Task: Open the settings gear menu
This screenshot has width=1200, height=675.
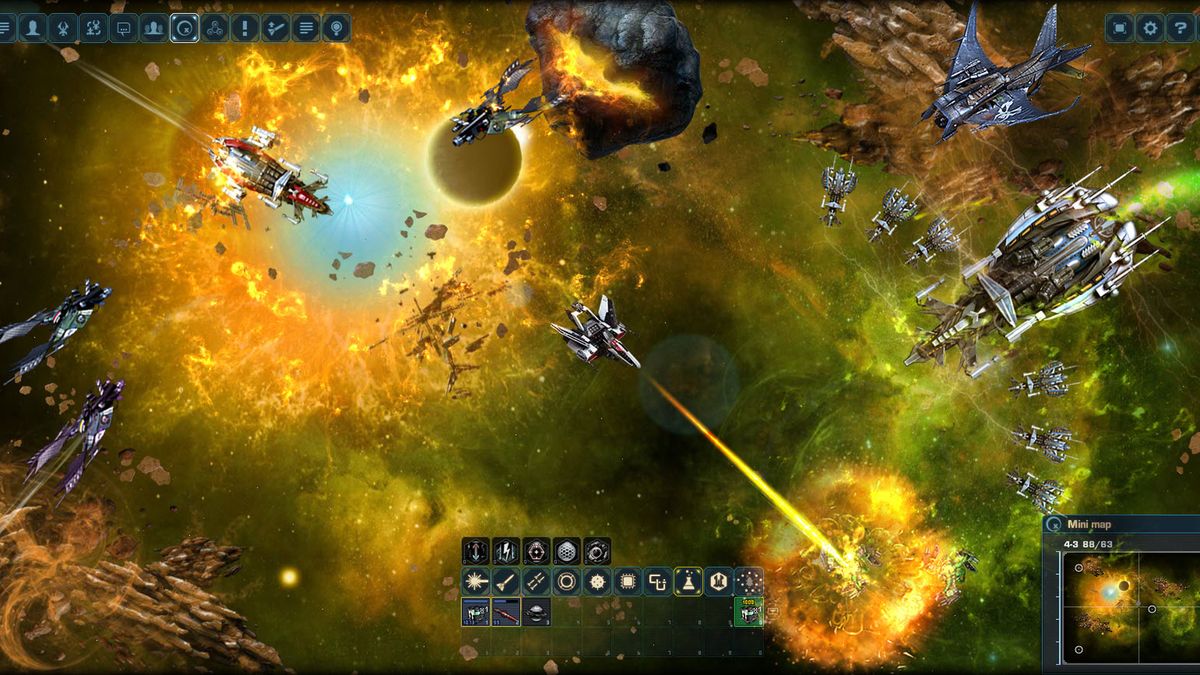Action: click(1150, 28)
